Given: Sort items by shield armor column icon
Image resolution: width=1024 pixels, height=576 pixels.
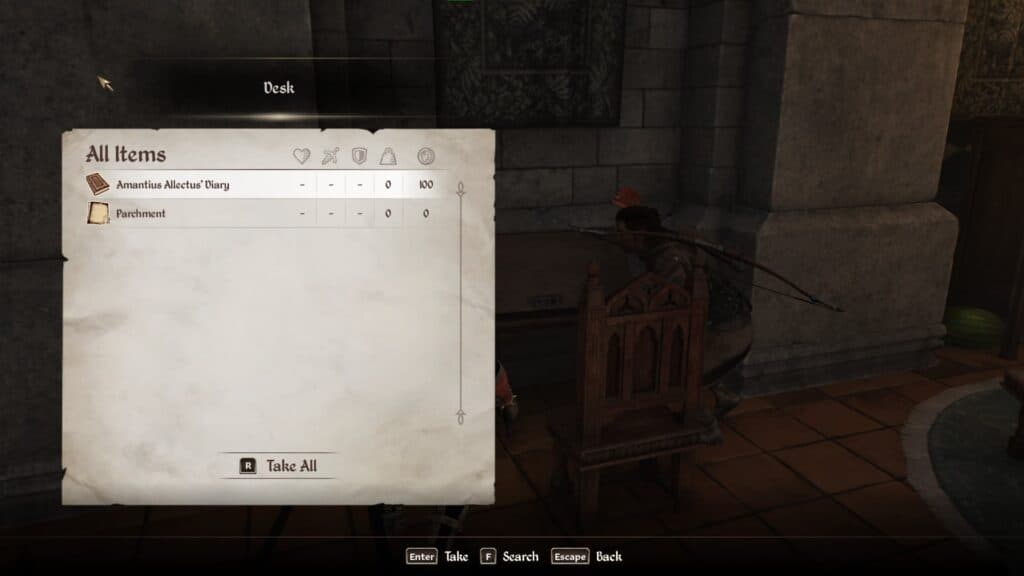Looking at the screenshot, I should pyautogui.click(x=359, y=156).
